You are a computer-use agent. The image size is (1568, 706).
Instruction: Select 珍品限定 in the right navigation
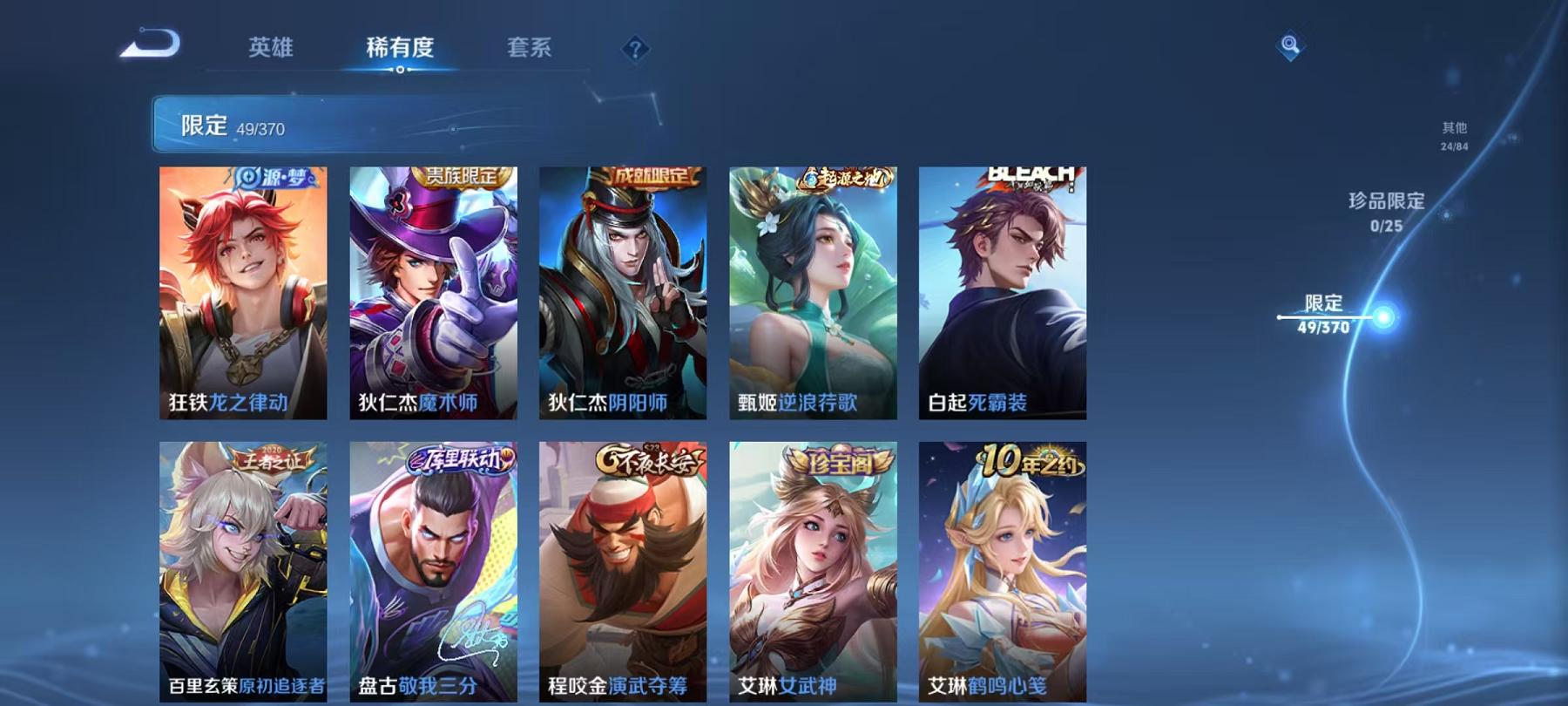[1384, 209]
